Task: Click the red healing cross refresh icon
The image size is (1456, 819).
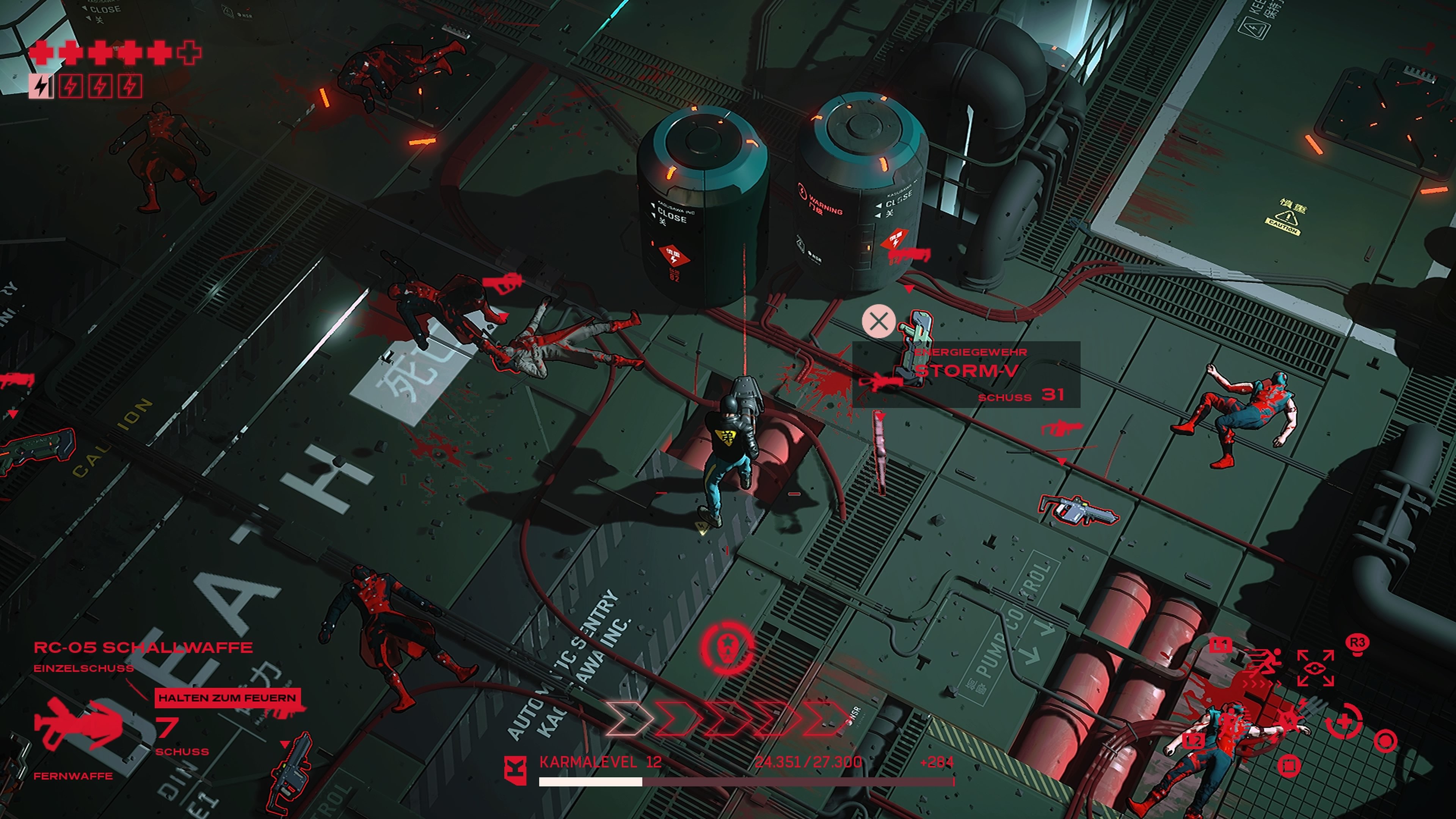Action: [1343, 721]
